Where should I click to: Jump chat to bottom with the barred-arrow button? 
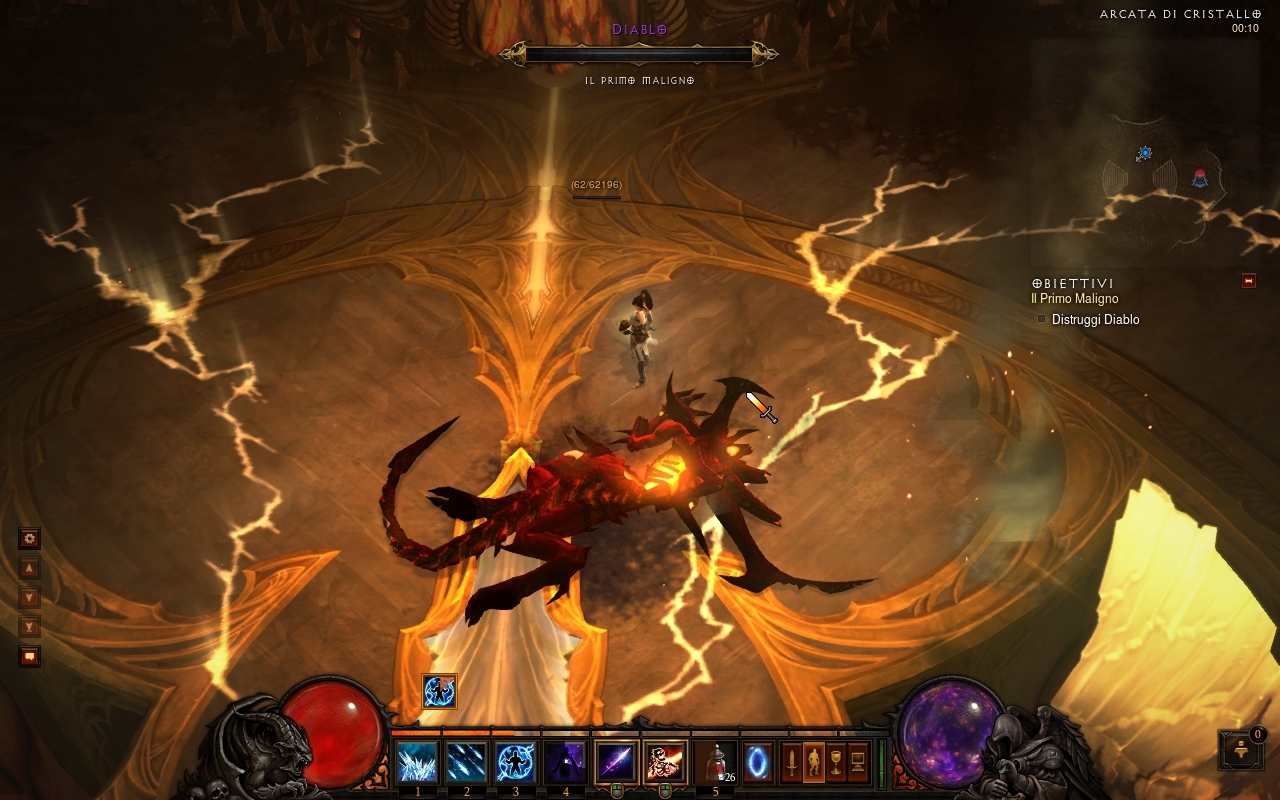(x=30, y=627)
